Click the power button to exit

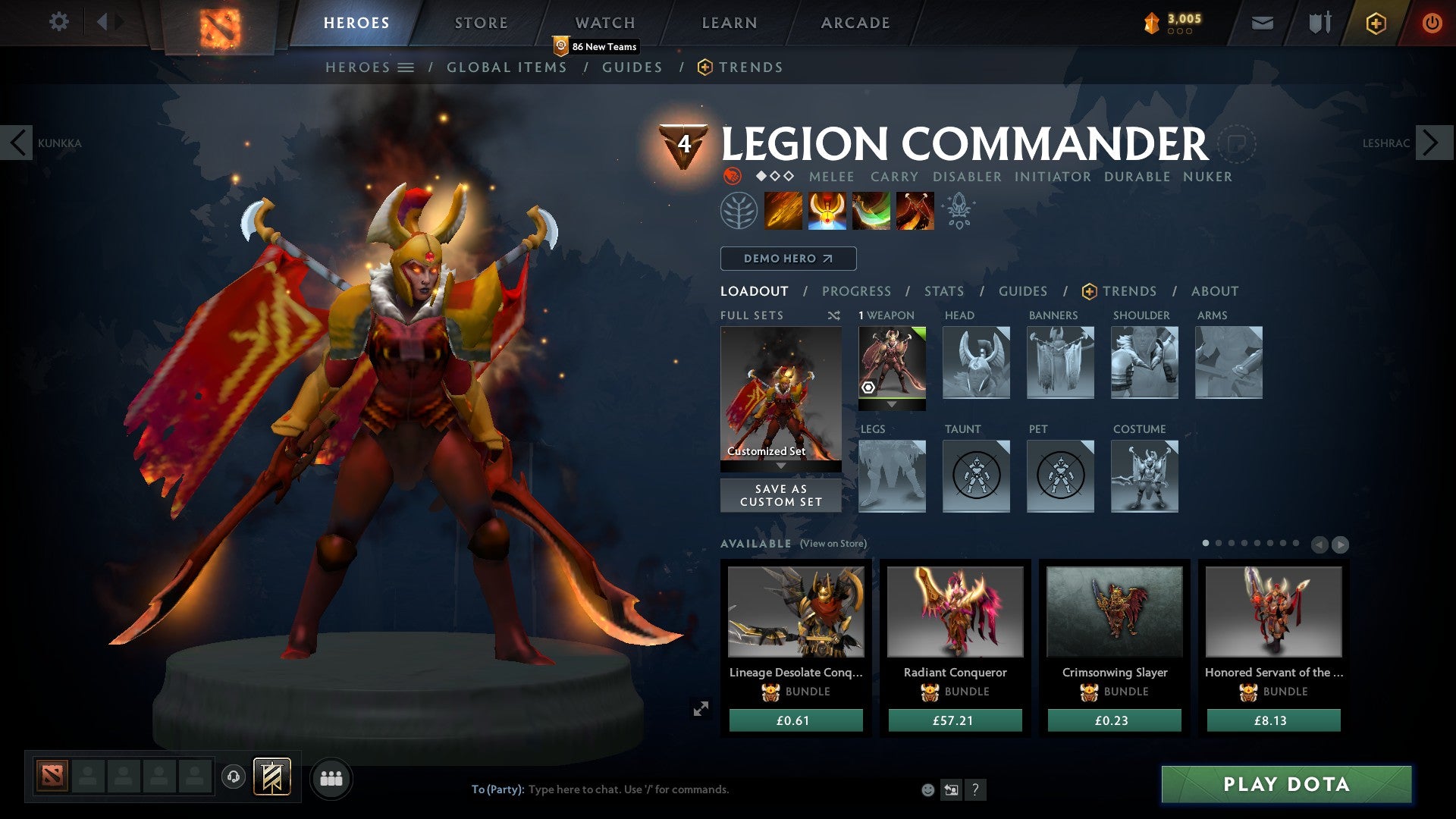[x=1432, y=23]
